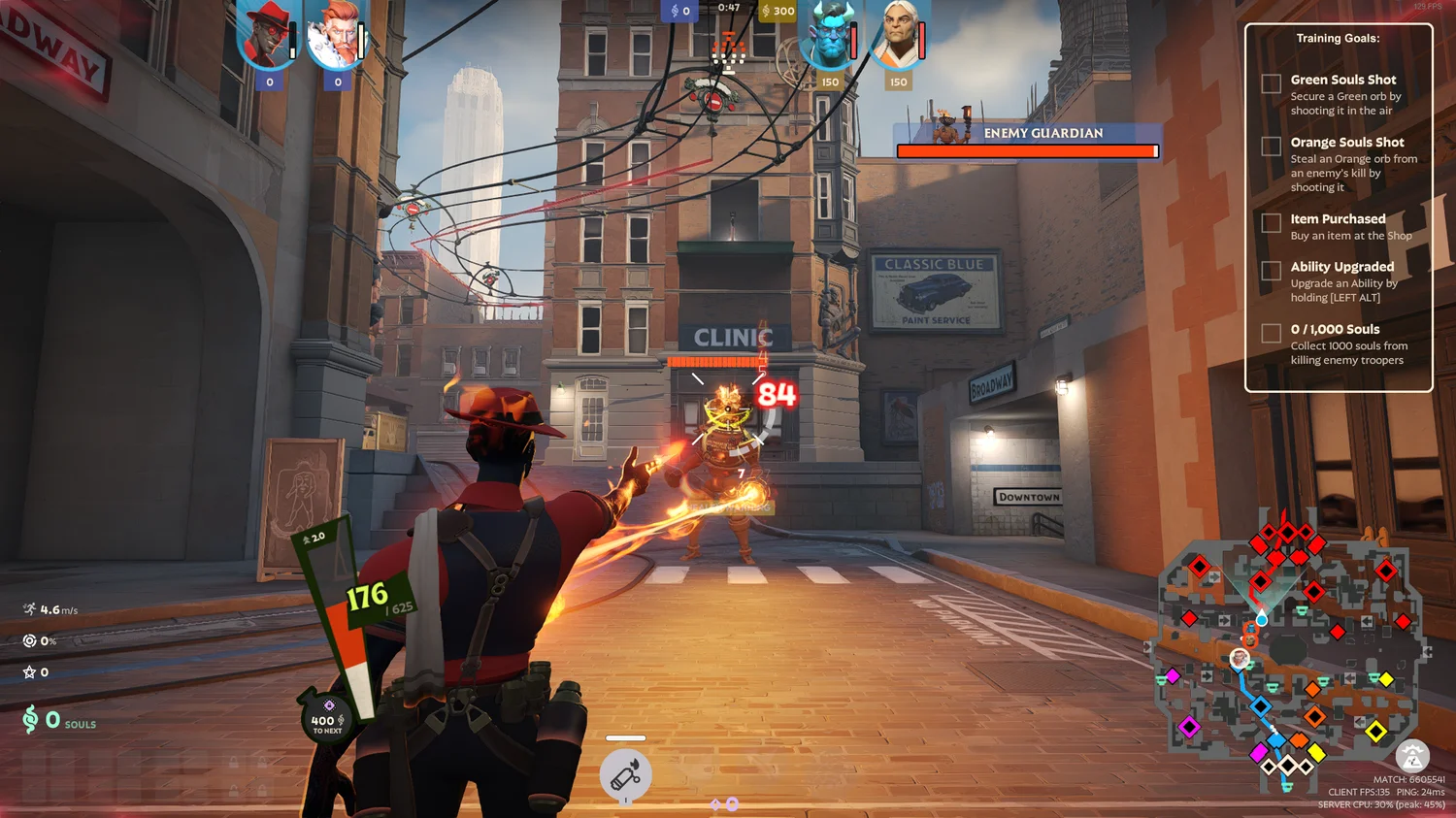Screen dimensions: 1456x818
Task: Open the sprint speed stat icon
Action: 28,610
